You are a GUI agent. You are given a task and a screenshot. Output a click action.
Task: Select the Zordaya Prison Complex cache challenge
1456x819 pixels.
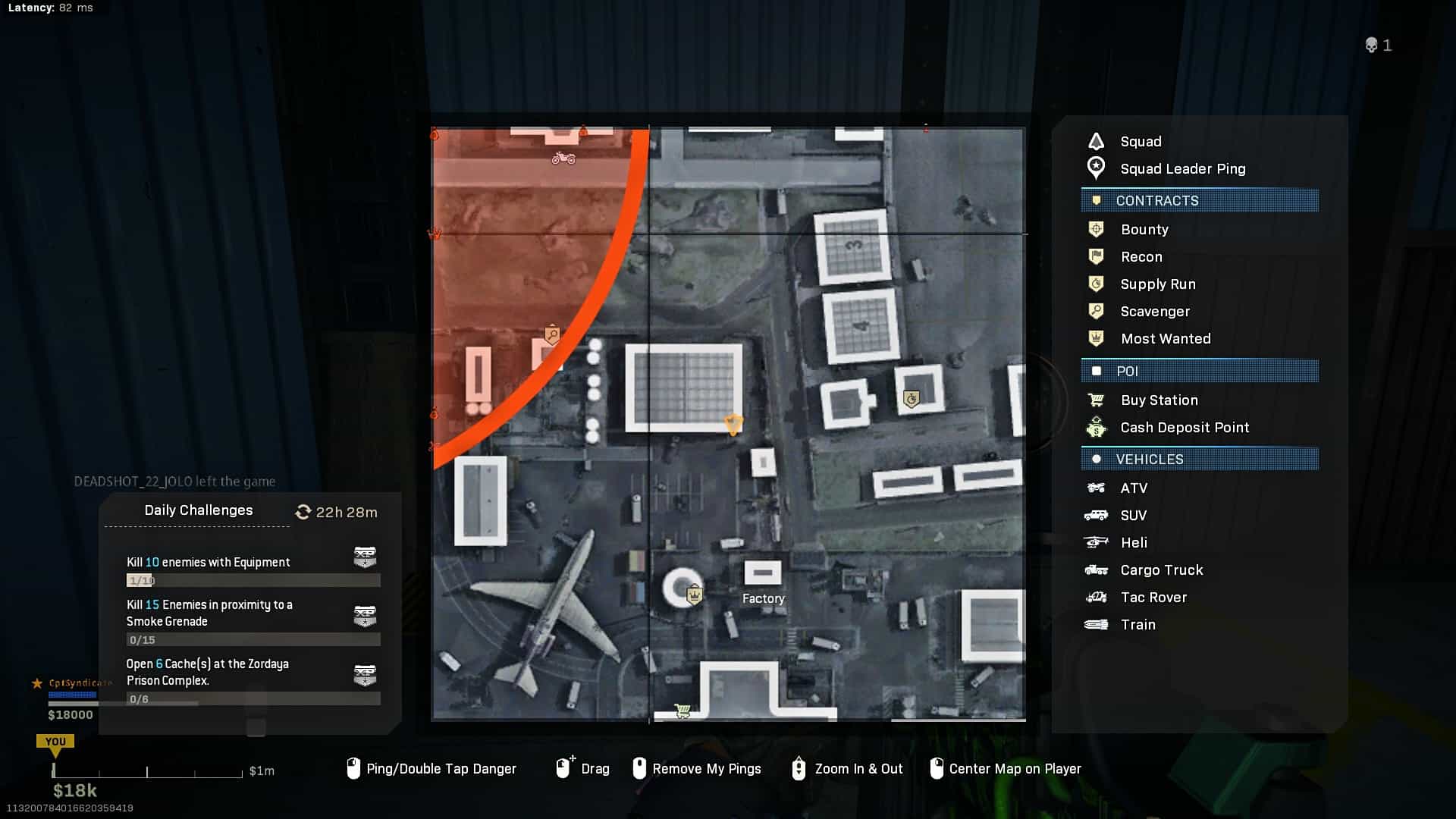207,673
